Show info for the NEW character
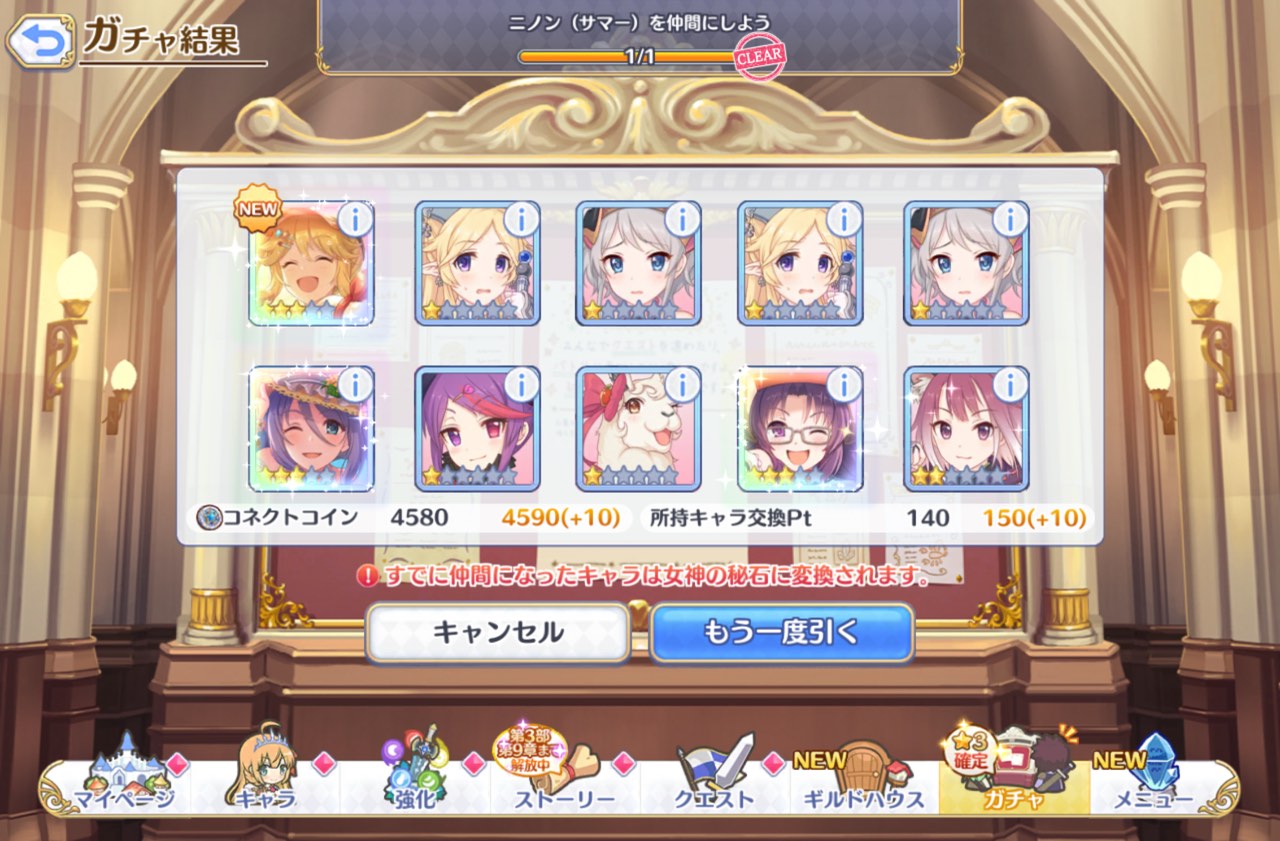Screen dimensions: 1280x841 354,218
